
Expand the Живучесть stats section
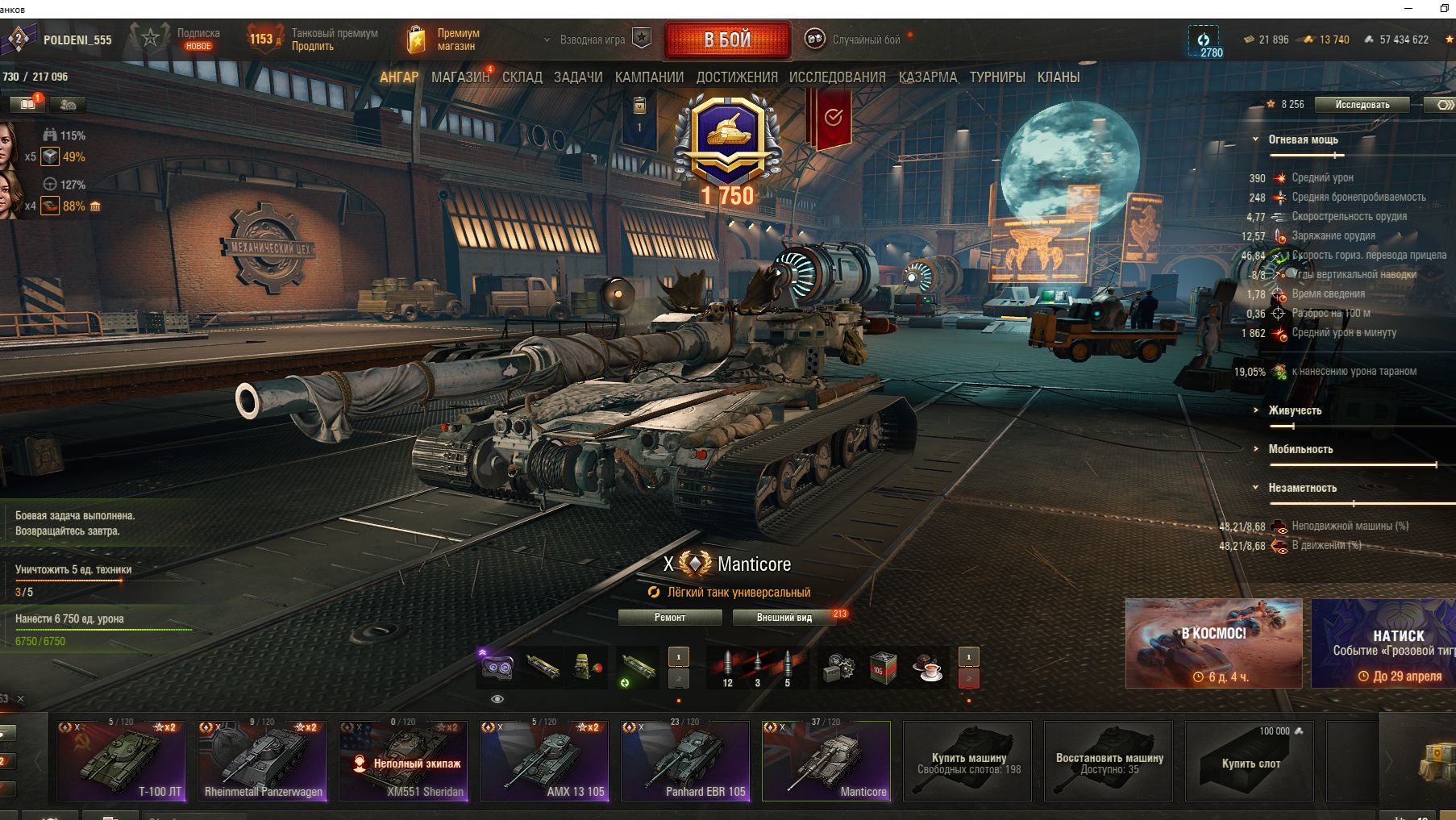pos(1295,410)
